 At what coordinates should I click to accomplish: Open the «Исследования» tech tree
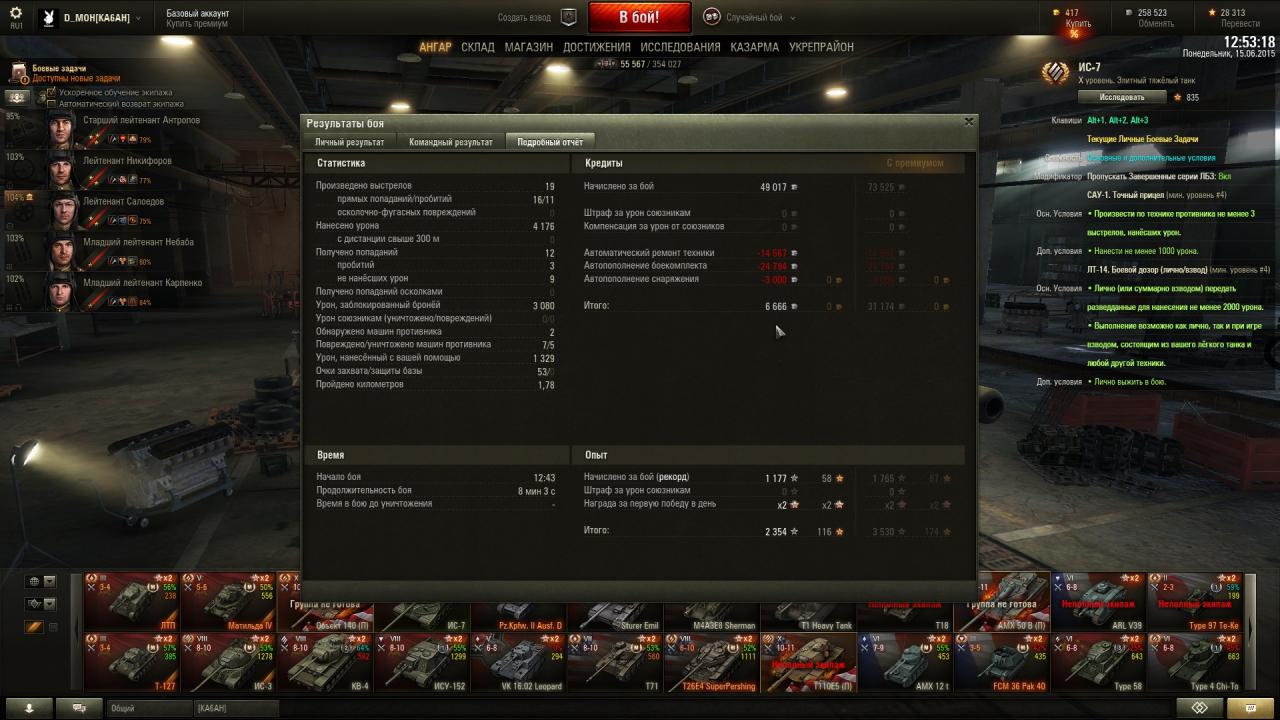click(680, 47)
